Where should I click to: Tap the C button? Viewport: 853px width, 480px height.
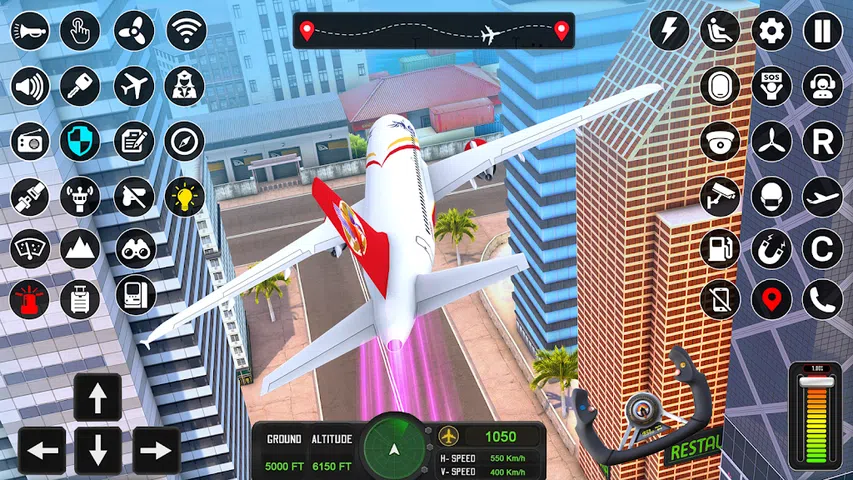tap(822, 248)
